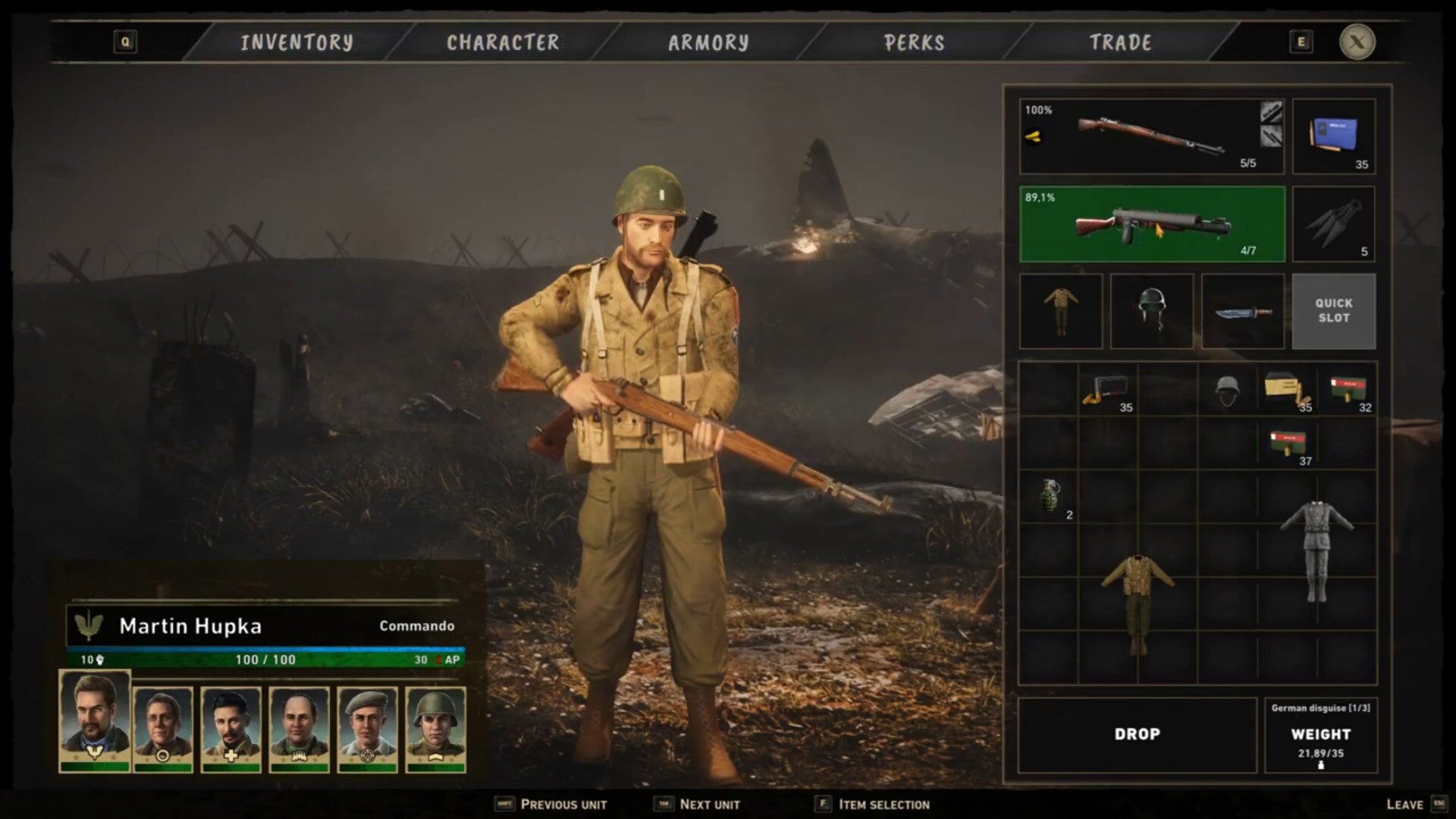Choose the medic squad member portrait
The height and width of the screenshot is (819, 1456).
point(231,728)
